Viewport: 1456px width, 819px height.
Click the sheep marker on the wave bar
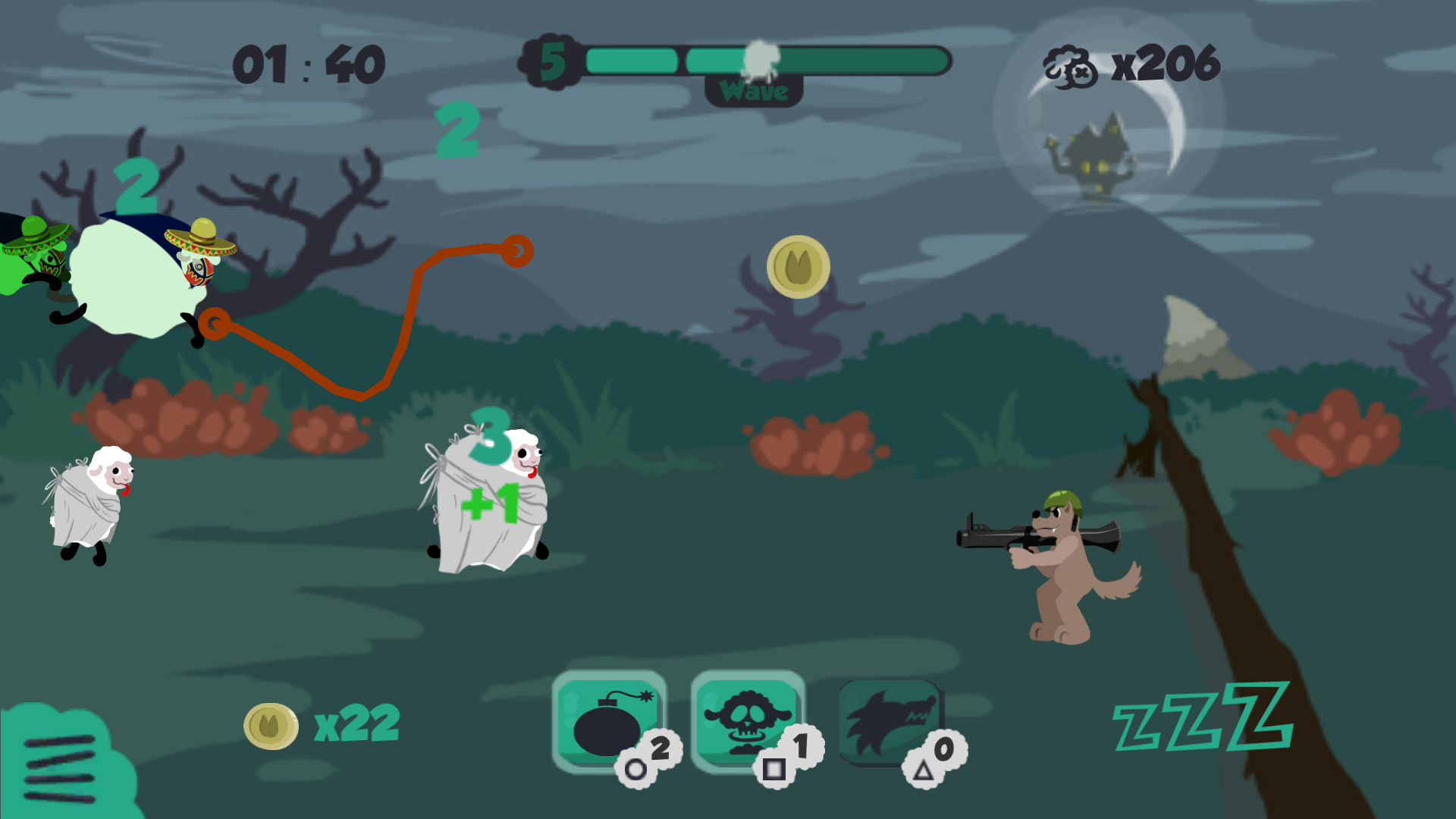click(x=761, y=59)
